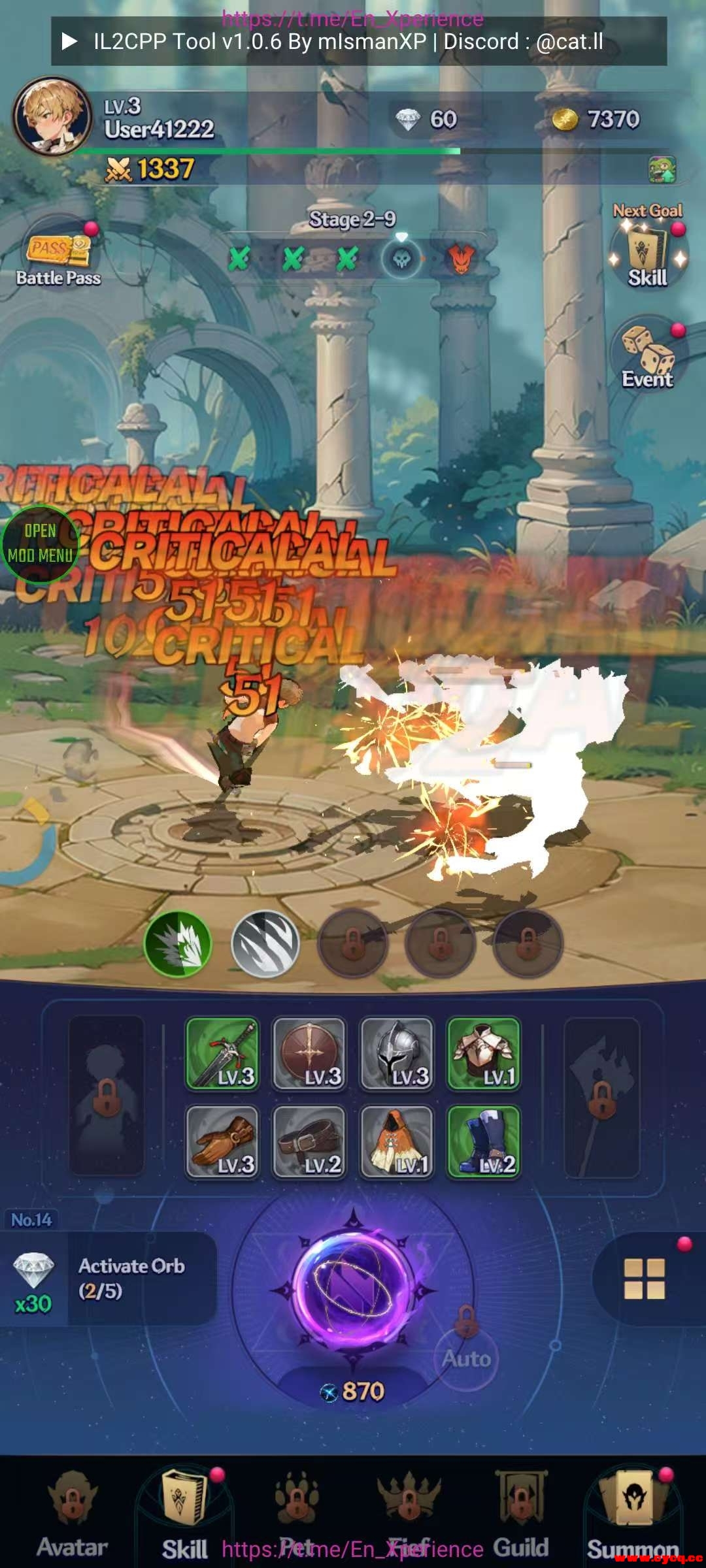
Task: Select the helmet equipment slot
Action: point(397,1053)
